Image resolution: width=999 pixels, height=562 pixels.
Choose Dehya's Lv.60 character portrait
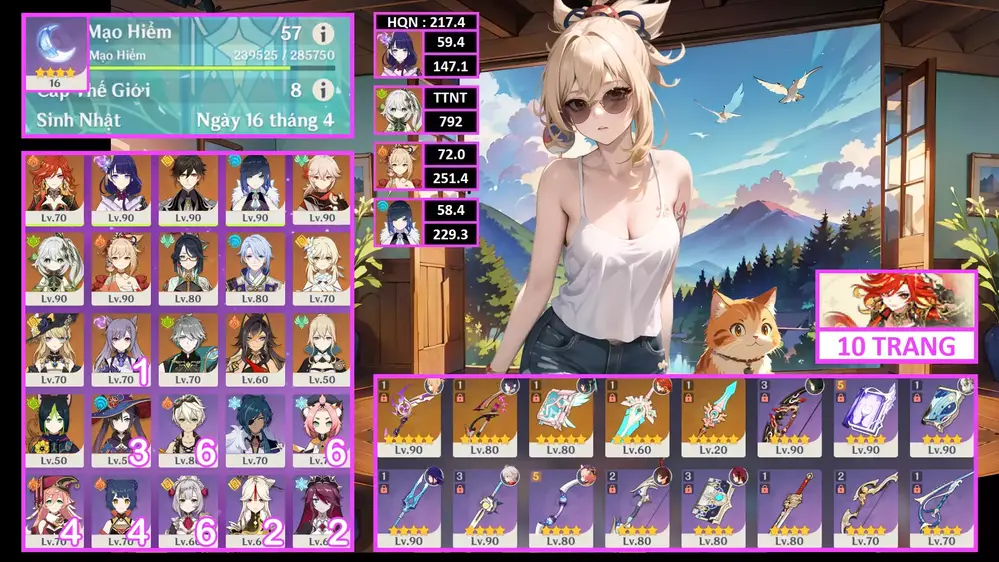pos(255,347)
